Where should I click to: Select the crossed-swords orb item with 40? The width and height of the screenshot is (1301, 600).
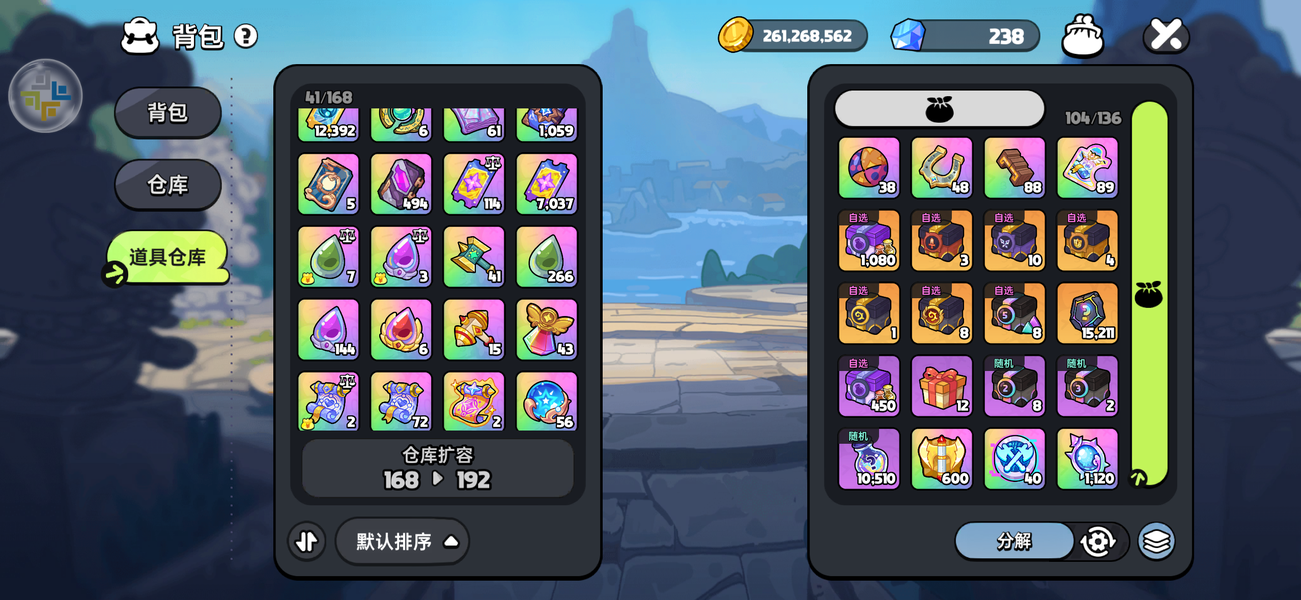click(1014, 459)
